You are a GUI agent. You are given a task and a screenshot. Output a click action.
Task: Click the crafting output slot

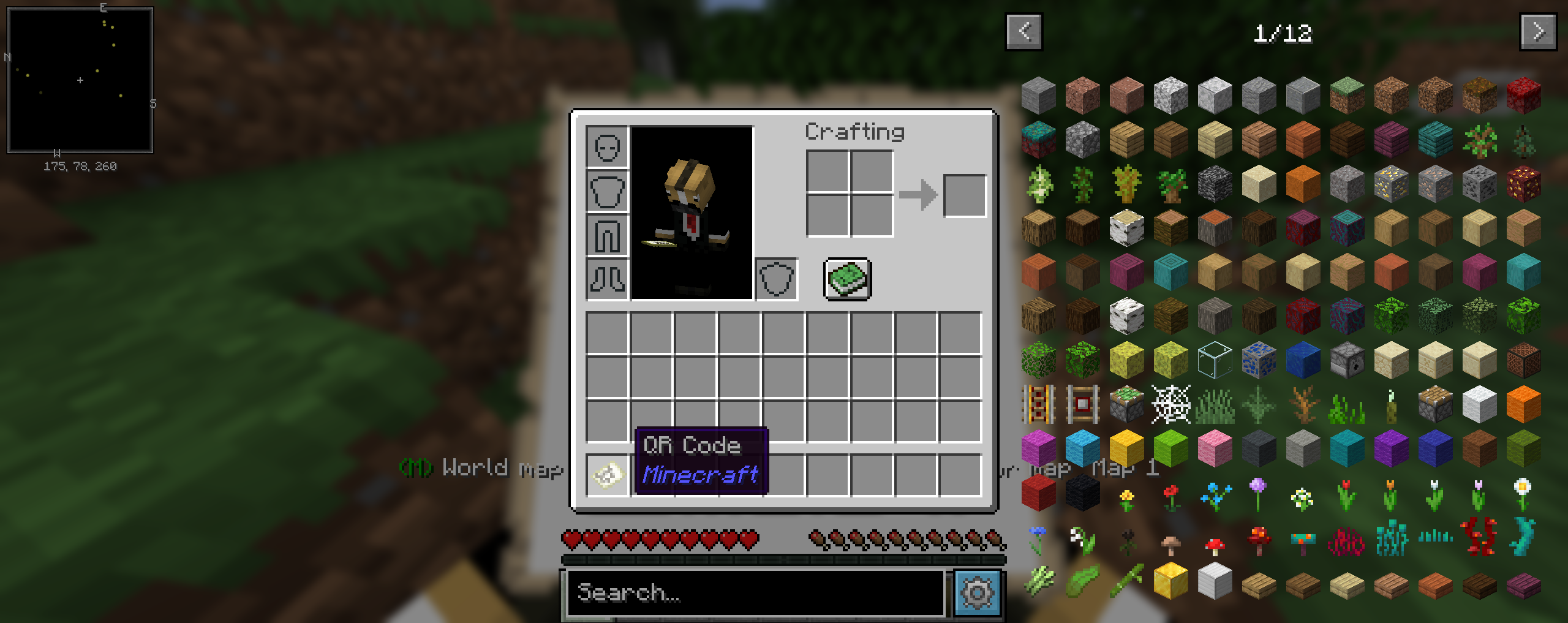tap(965, 195)
